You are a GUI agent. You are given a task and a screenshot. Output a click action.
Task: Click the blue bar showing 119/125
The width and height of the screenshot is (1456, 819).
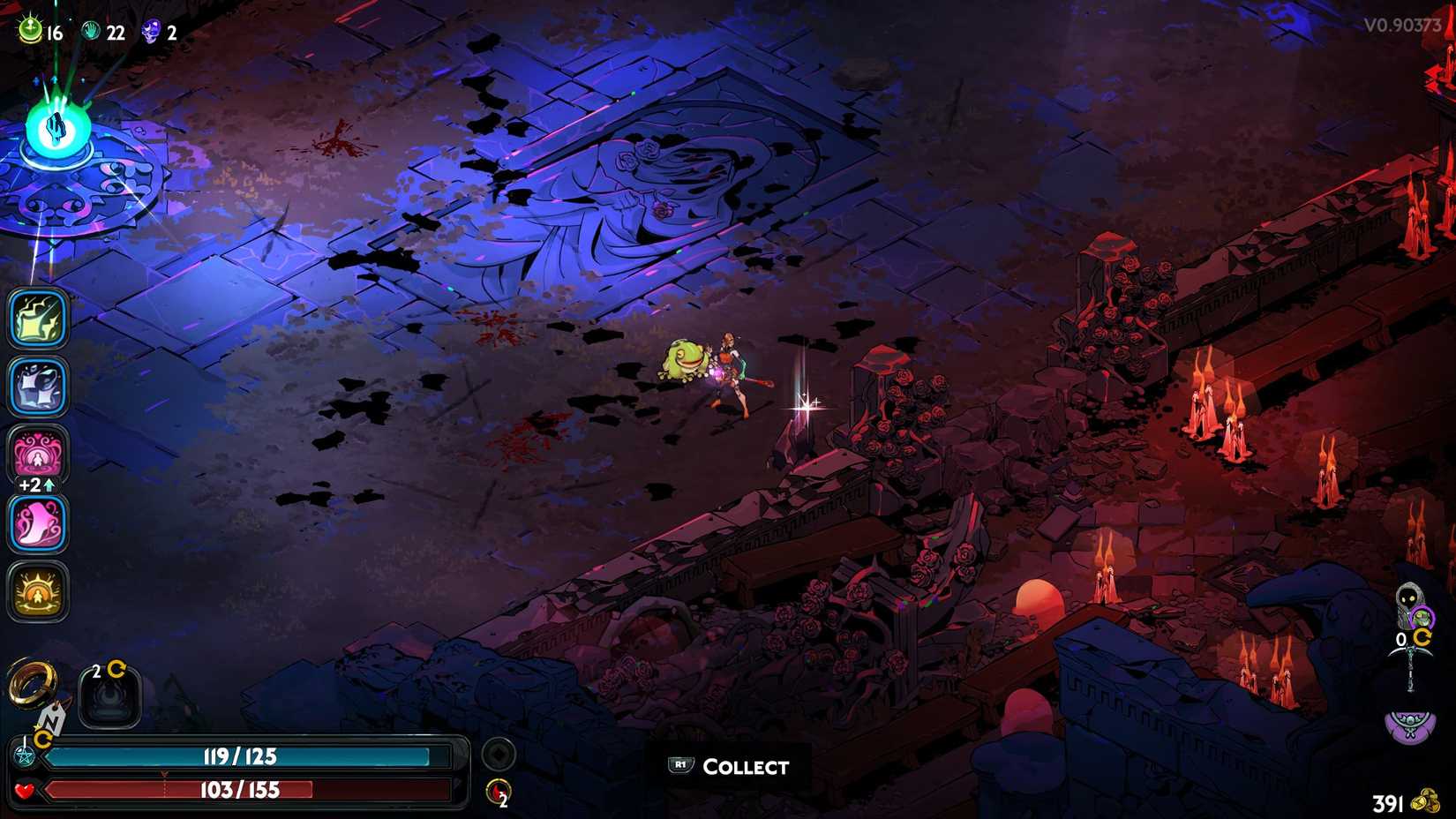(x=238, y=756)
